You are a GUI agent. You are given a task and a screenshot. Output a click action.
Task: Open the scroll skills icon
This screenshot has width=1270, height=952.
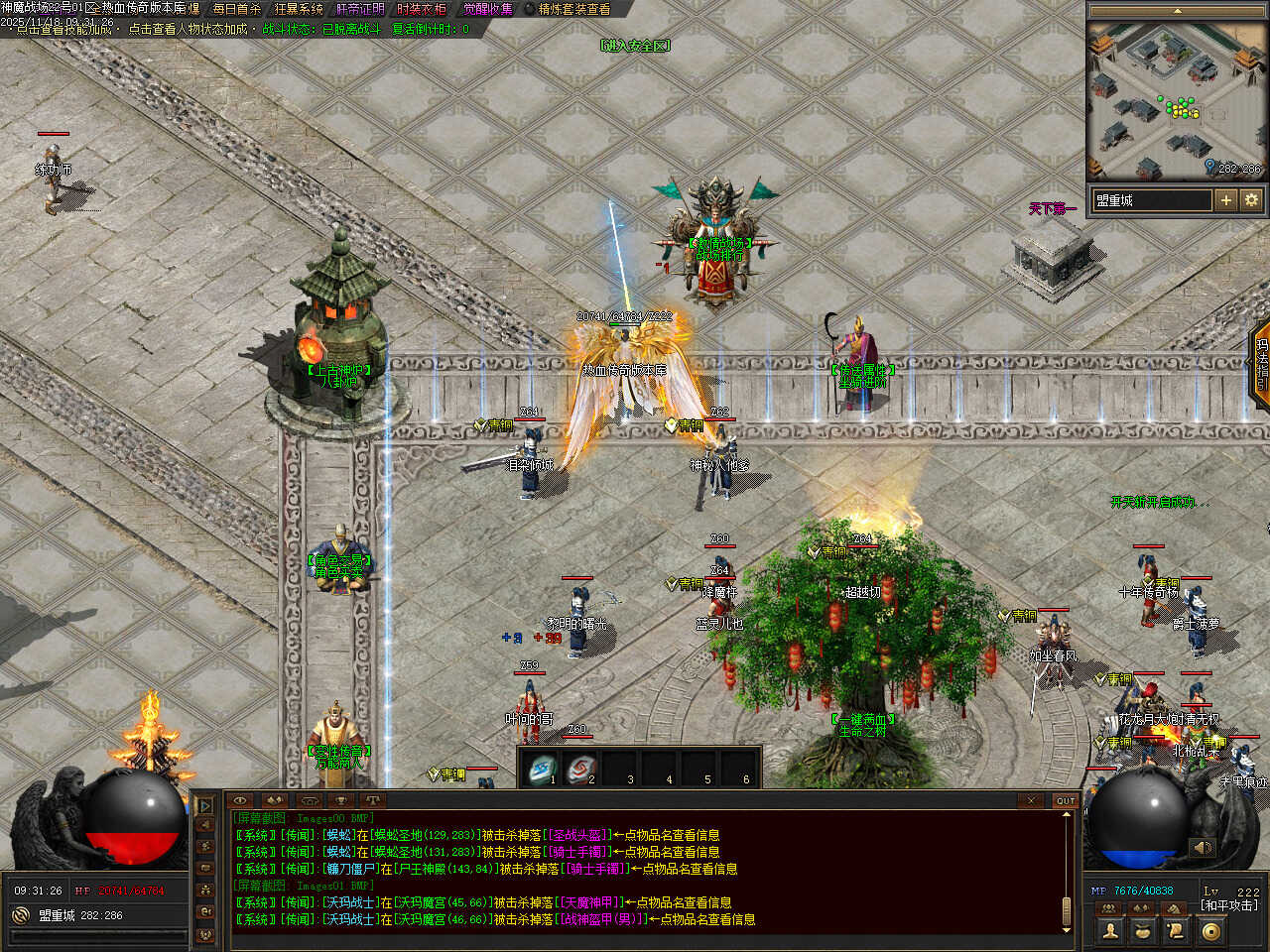click(x=1177, y=930)
